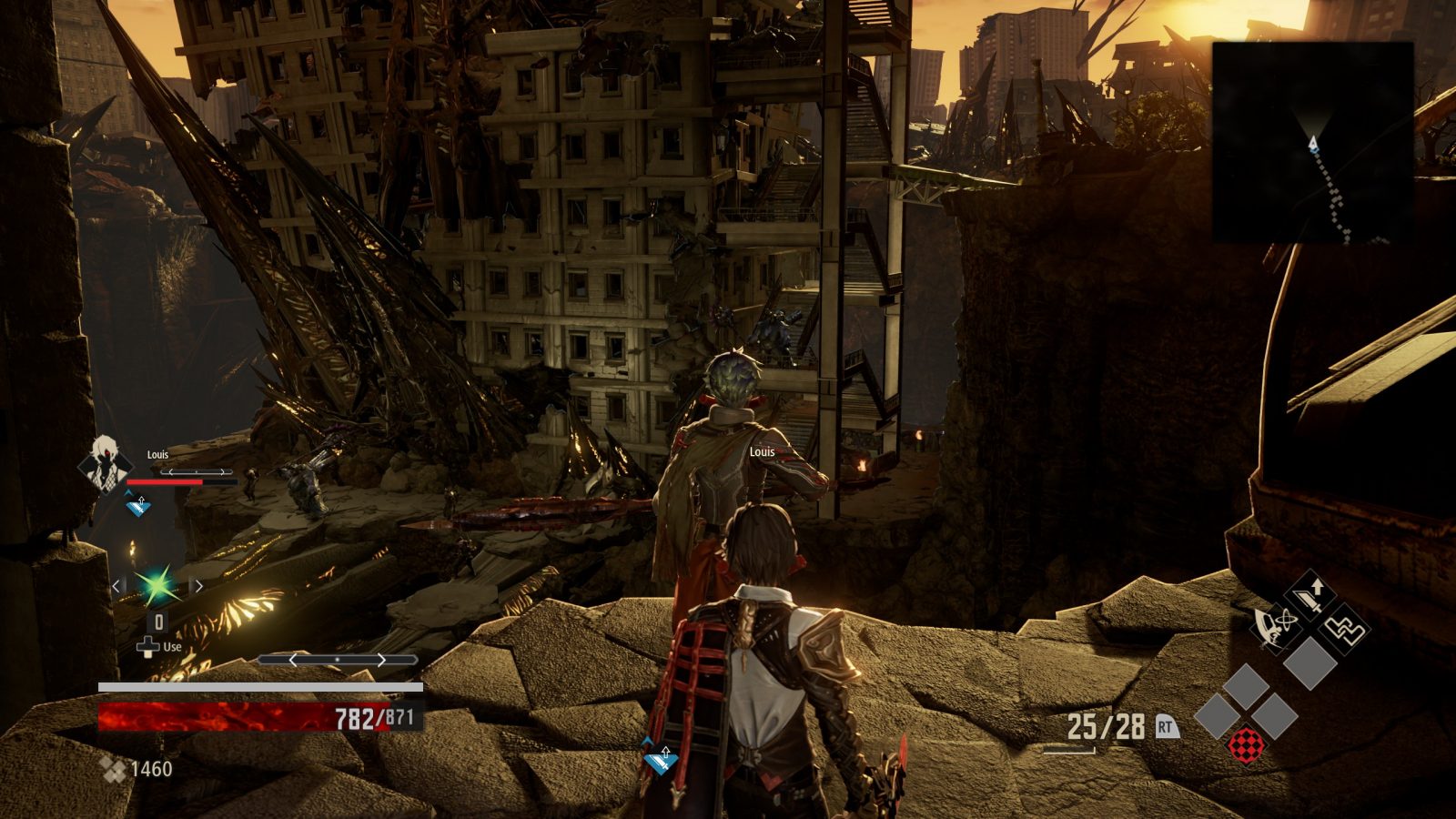Activate the sword with up-arrow gift
The image size is (1456, 819).
pyautogui.click(x=1310, y=596)
